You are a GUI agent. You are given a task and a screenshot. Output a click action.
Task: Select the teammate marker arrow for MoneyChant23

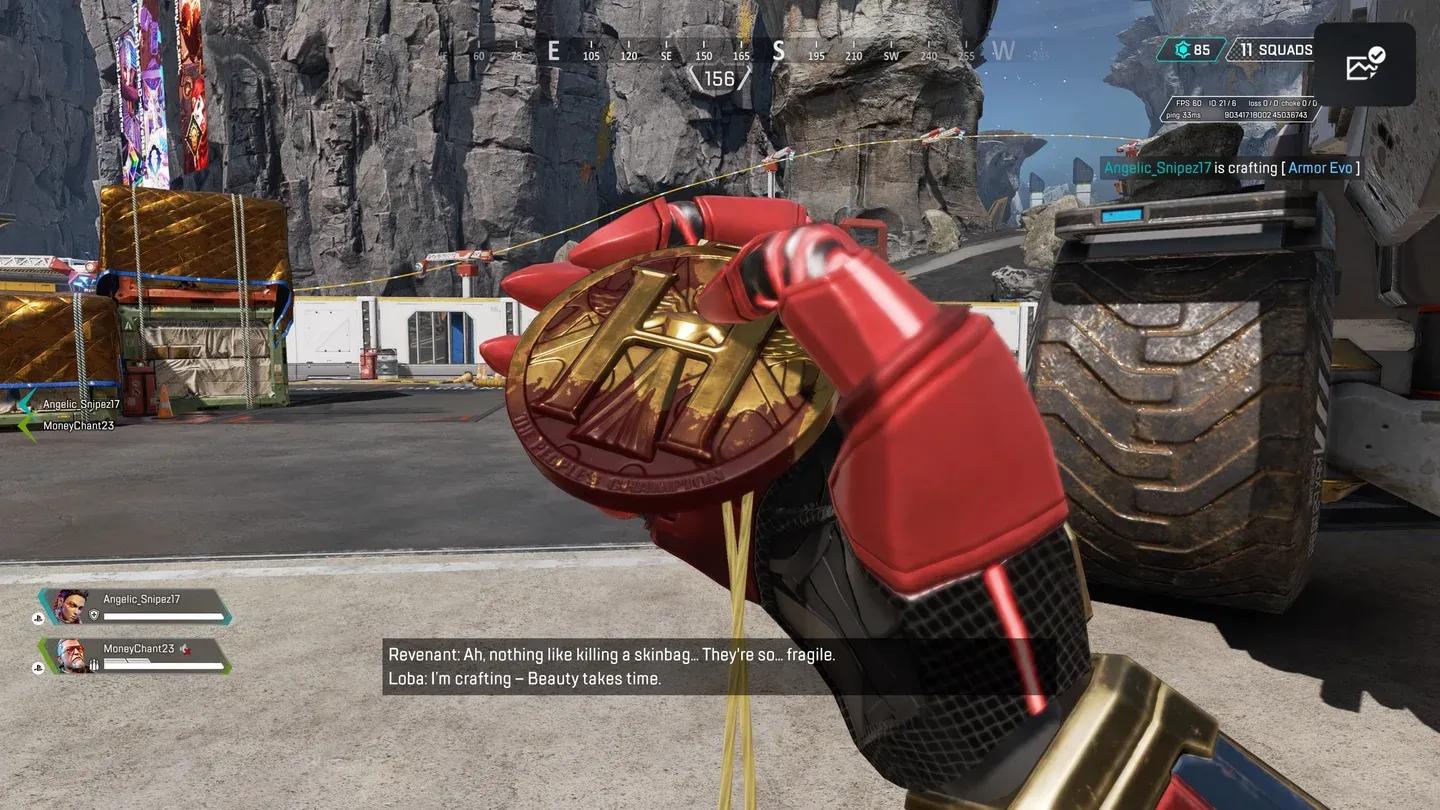click(24, 425)
